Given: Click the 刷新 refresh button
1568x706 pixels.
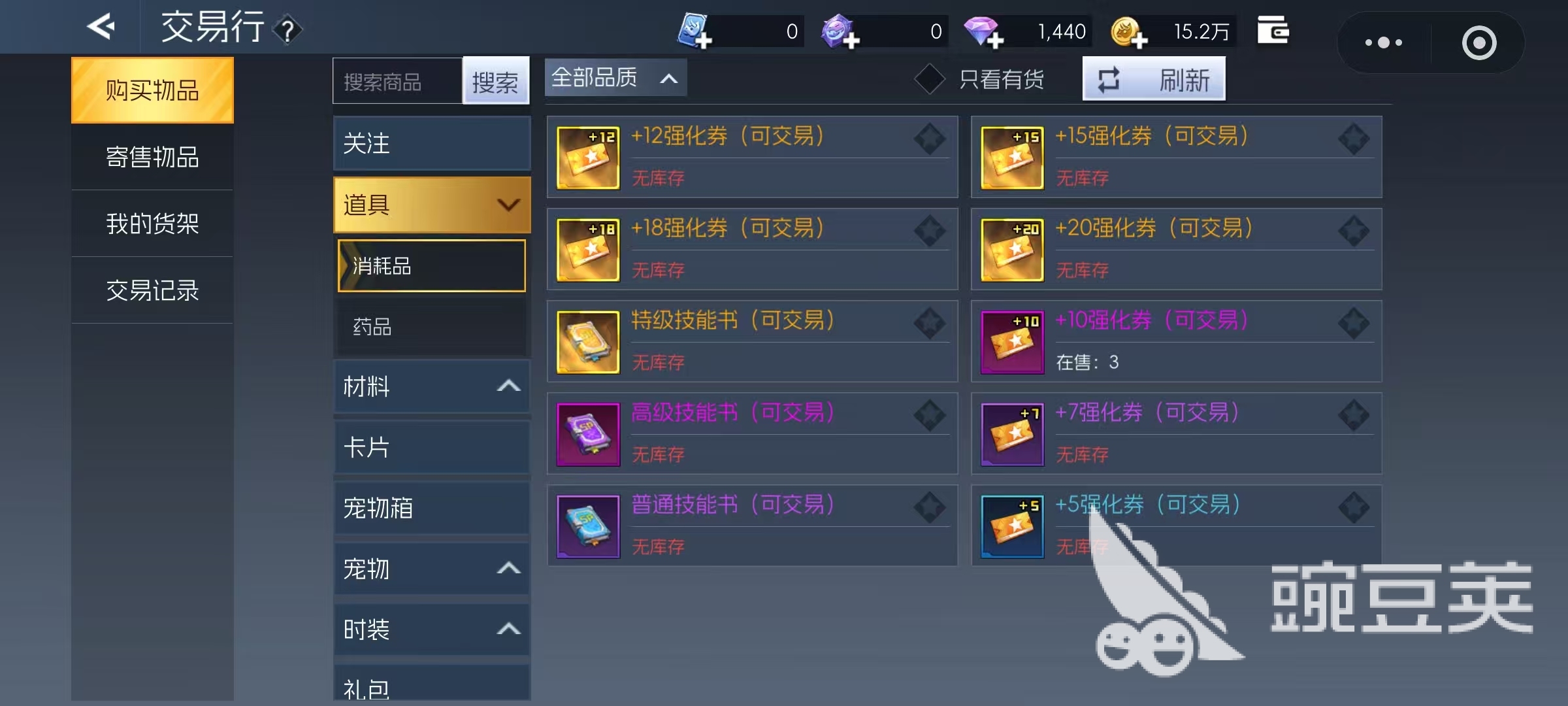Looking at the screenshot, I should [1154, 78].
